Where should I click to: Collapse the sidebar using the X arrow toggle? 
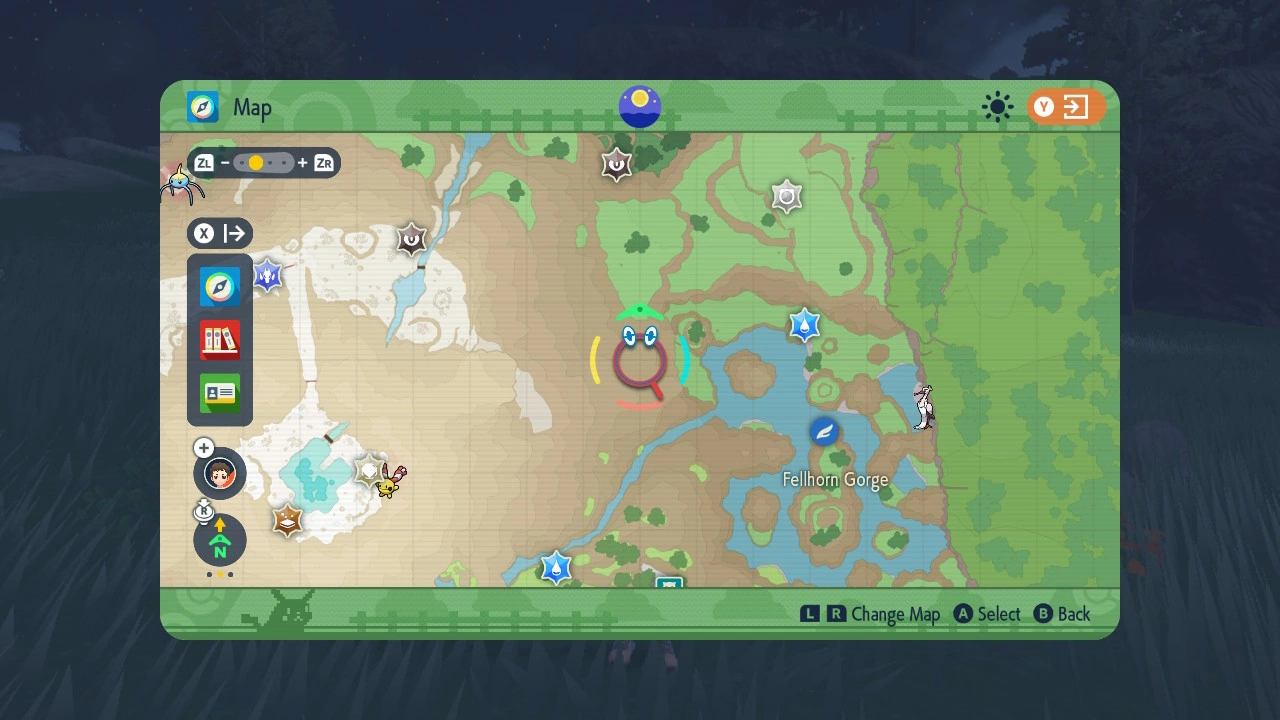tap(219, 233)
